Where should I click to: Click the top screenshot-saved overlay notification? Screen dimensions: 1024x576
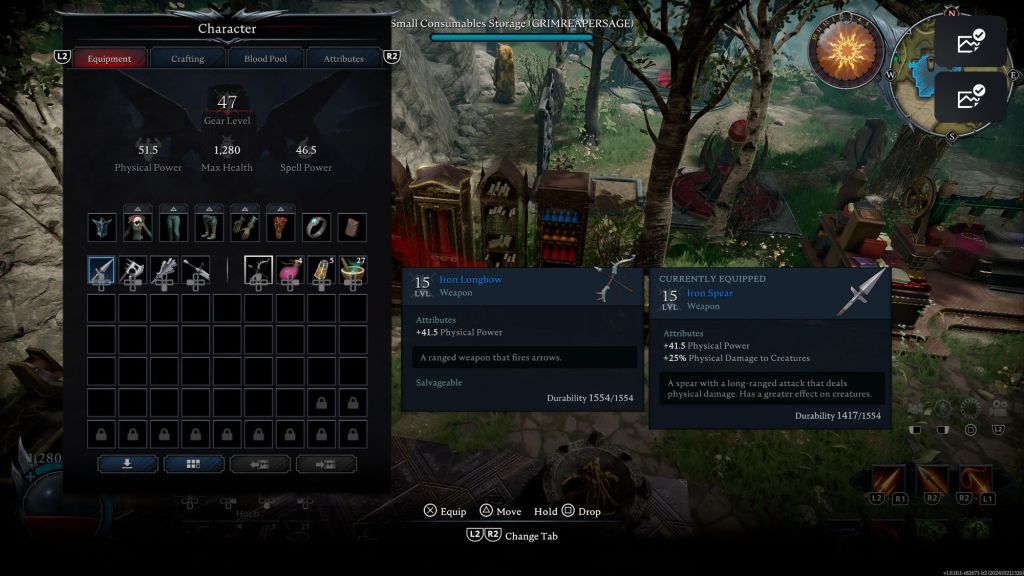coord(970,42)
